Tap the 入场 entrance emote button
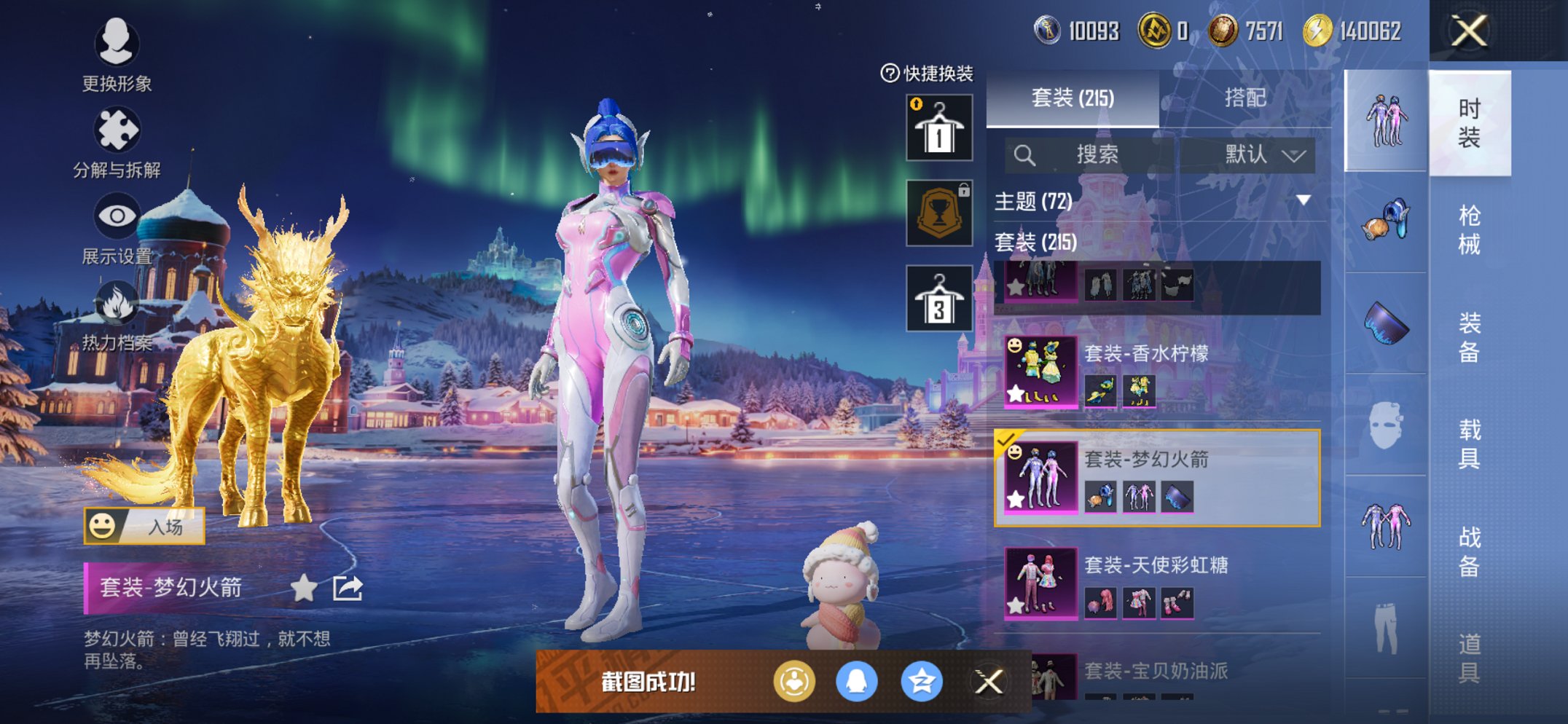The width and height of the screenshot is (1568, 724). coord(144,526)
